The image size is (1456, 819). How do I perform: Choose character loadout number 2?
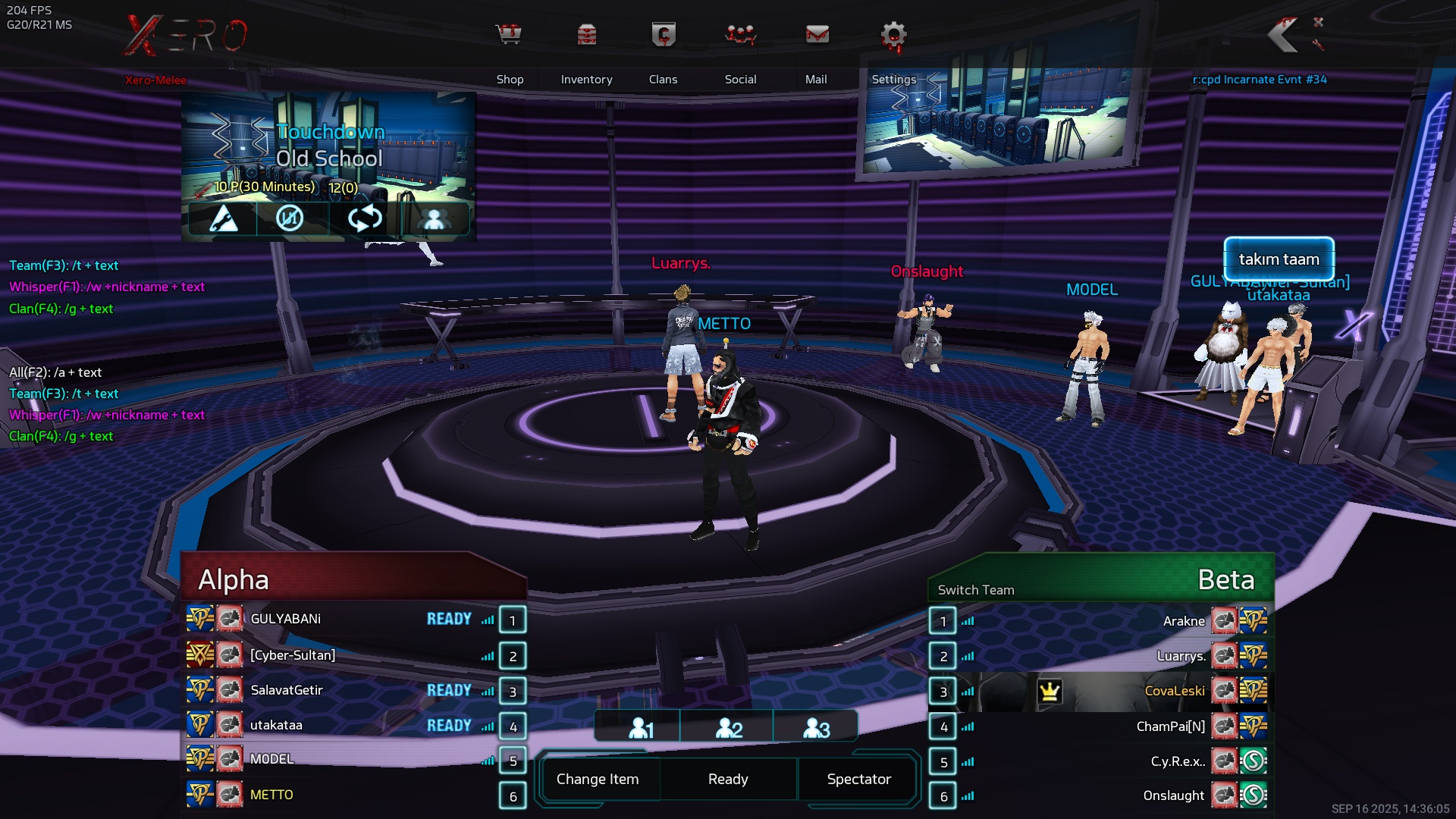click(728, 728)
